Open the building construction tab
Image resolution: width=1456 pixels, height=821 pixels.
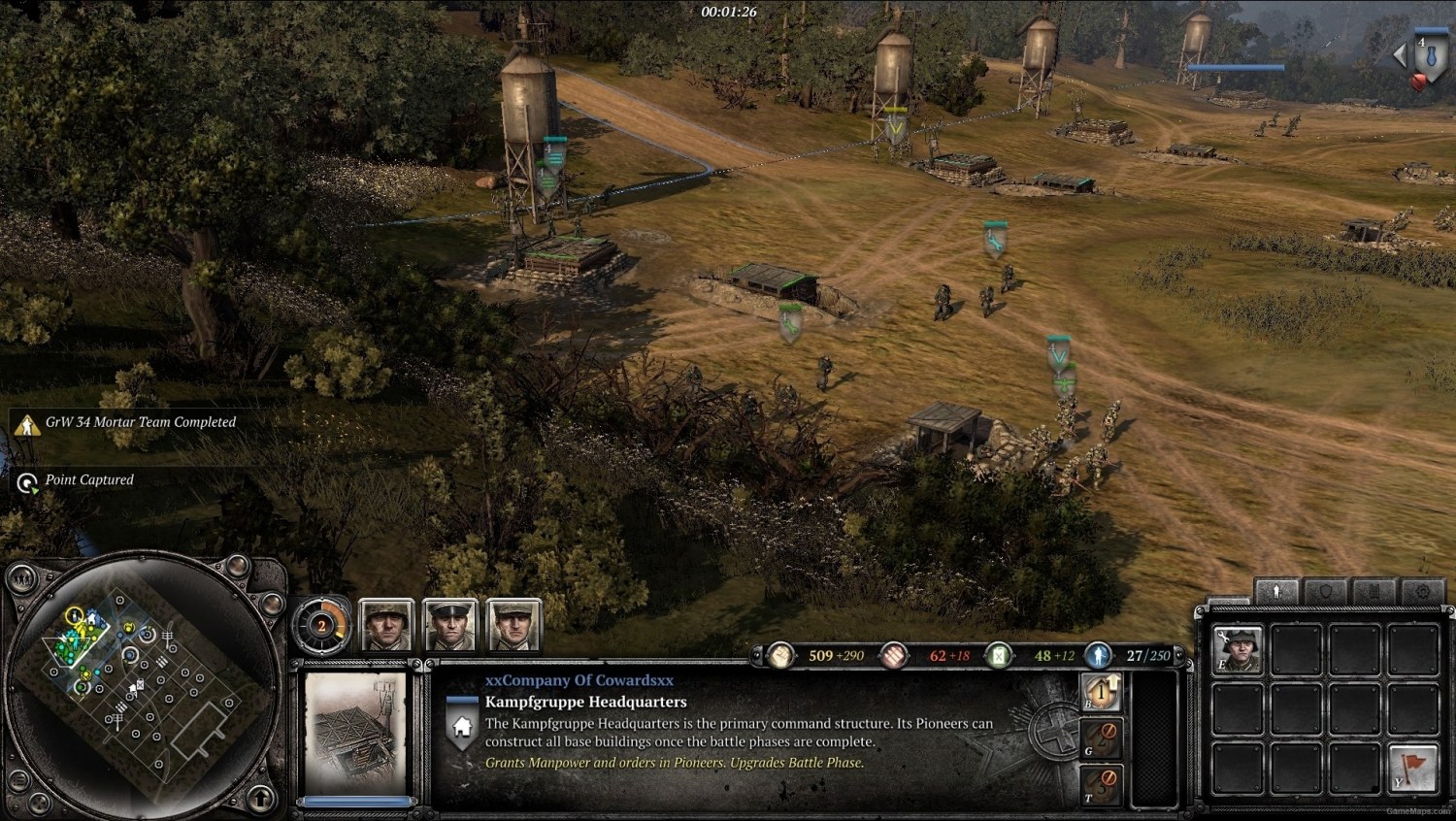click(x=1374, y=590)
